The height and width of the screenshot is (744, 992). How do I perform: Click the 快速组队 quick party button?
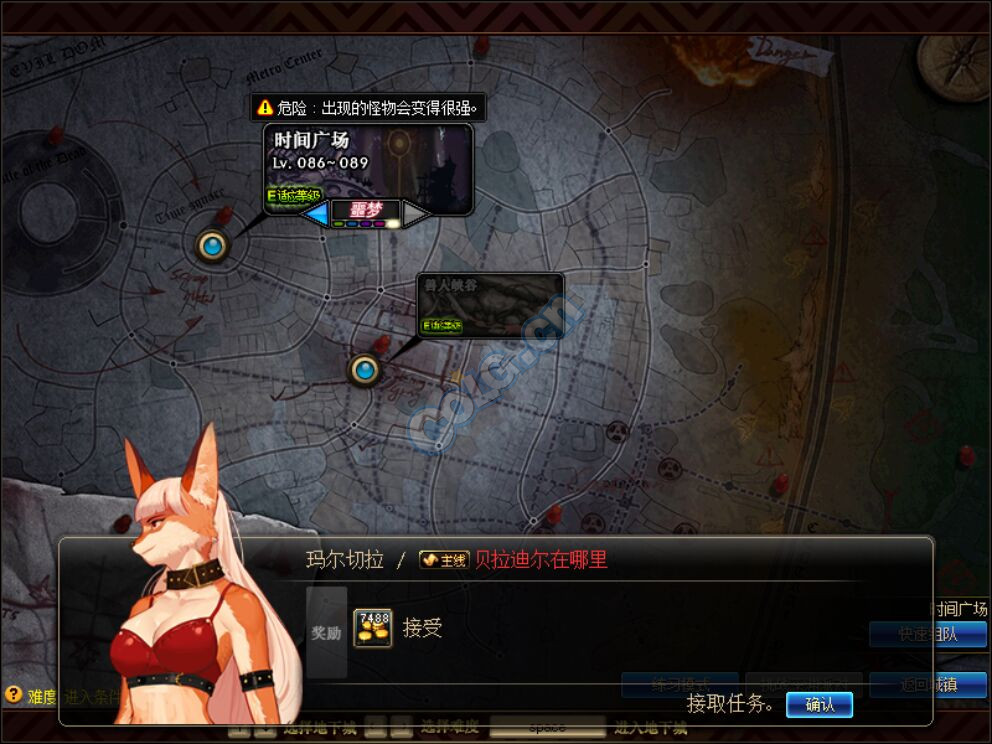coord(927,634)
